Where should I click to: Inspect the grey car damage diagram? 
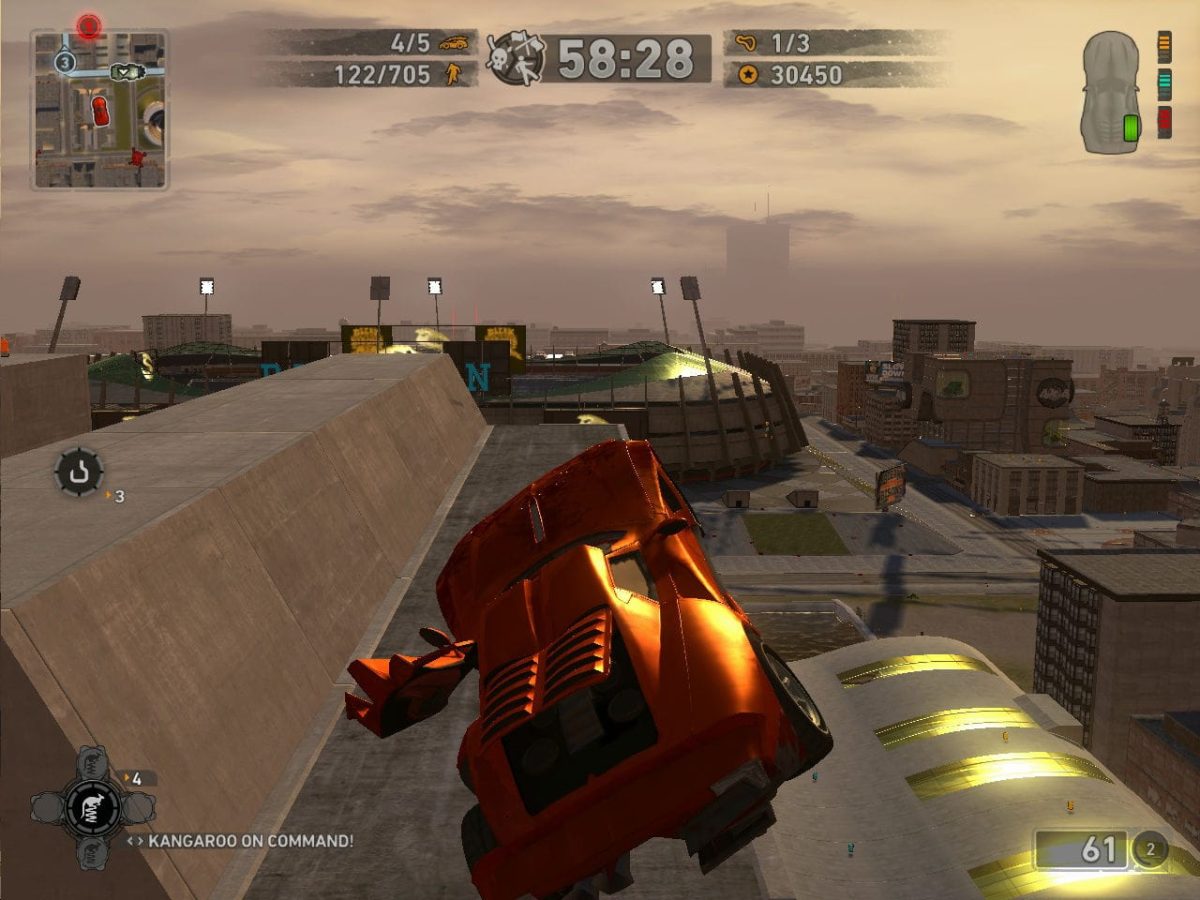pos(1110,92)
